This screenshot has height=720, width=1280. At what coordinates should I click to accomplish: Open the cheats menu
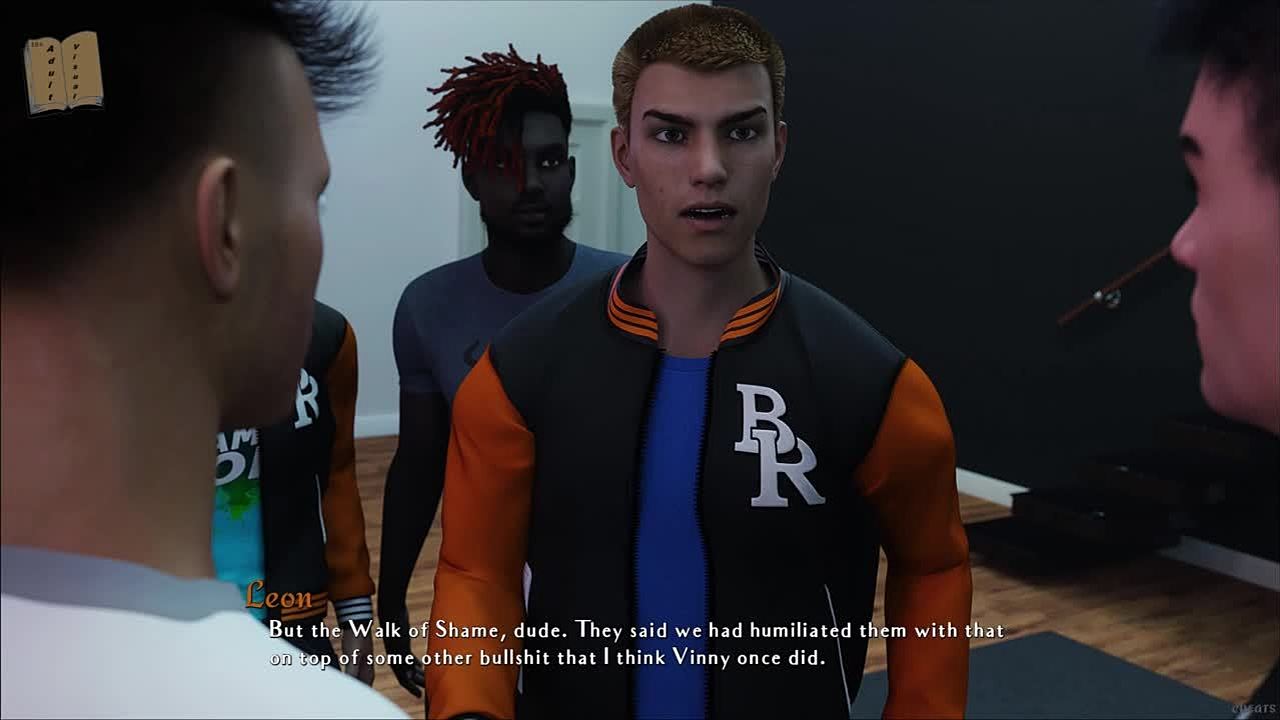pos(1255,709)
